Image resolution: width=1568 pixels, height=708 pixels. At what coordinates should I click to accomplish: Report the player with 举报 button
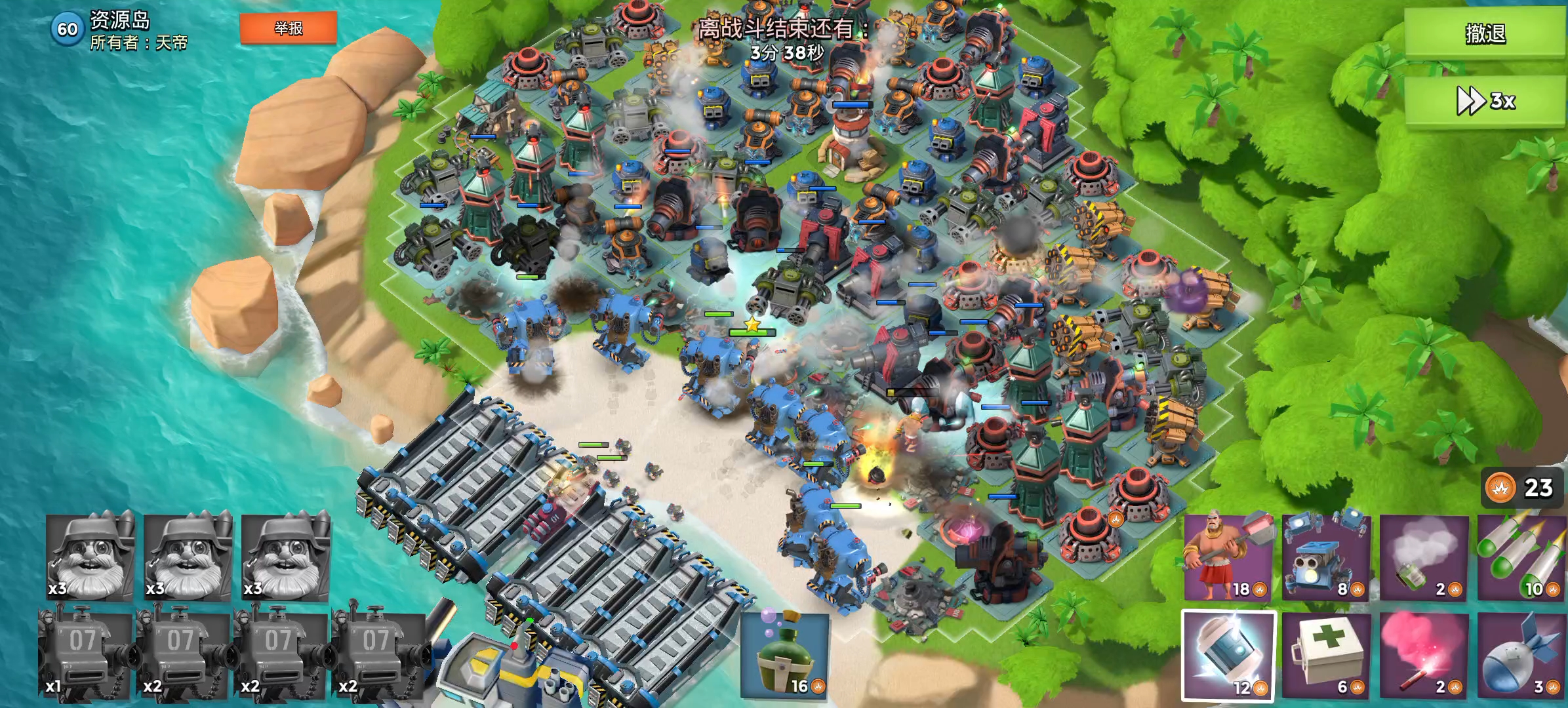pyautogui.click(x=289, y=28)
